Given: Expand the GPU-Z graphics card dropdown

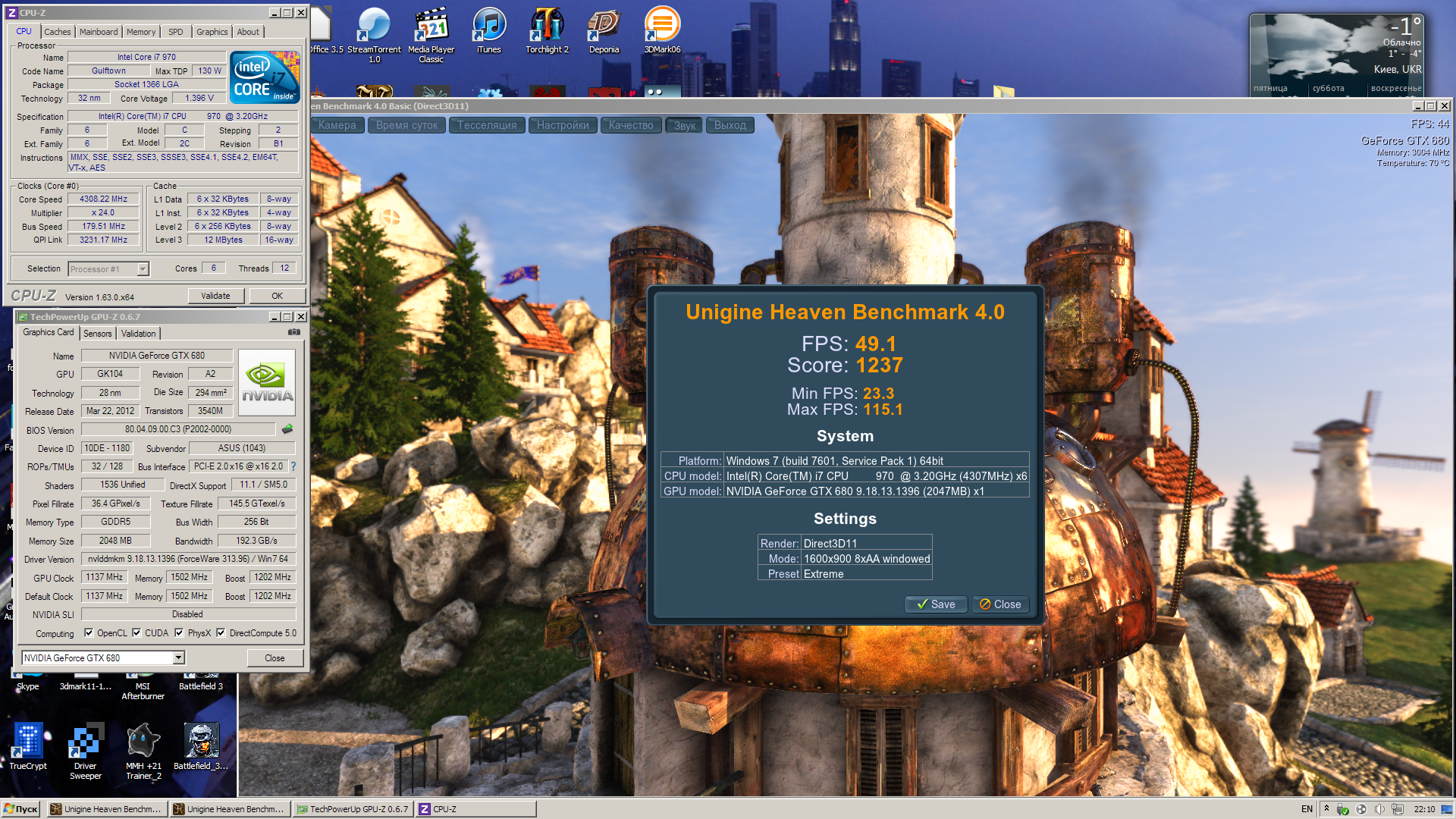Looking at the screenshot, I should (x=179, y=658).
